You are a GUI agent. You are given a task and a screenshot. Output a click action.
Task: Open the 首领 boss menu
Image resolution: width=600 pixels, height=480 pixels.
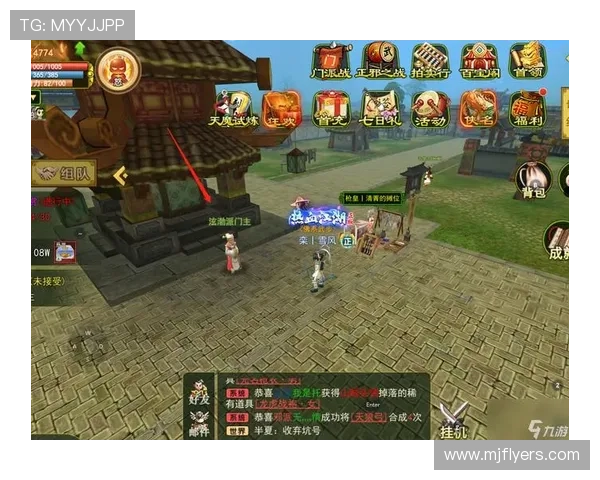tap(526, 60)
